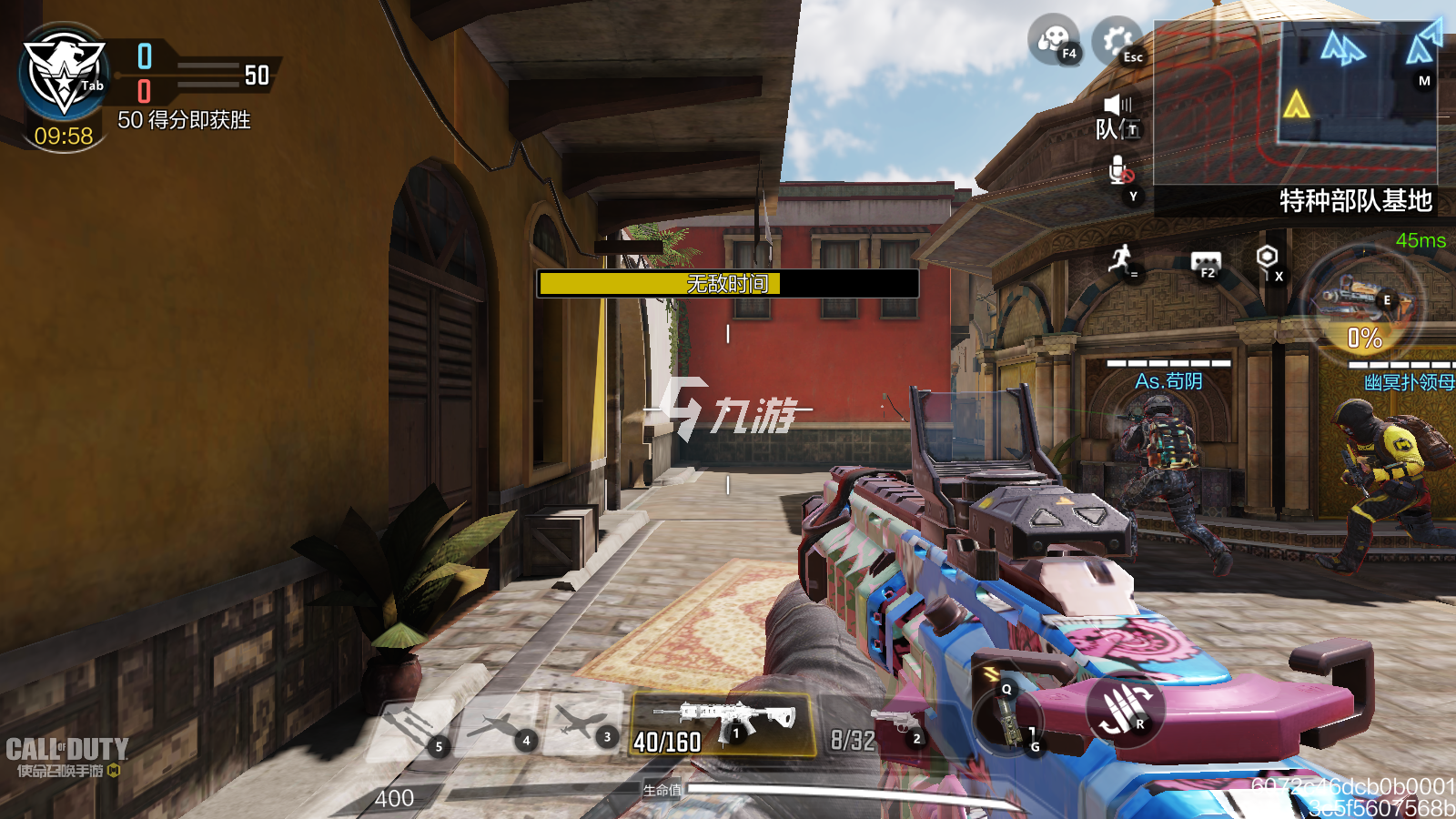Open the quick chat message panel
Image resolution: width=1456 pixels, height=819 pixels.
point(1206,264)
